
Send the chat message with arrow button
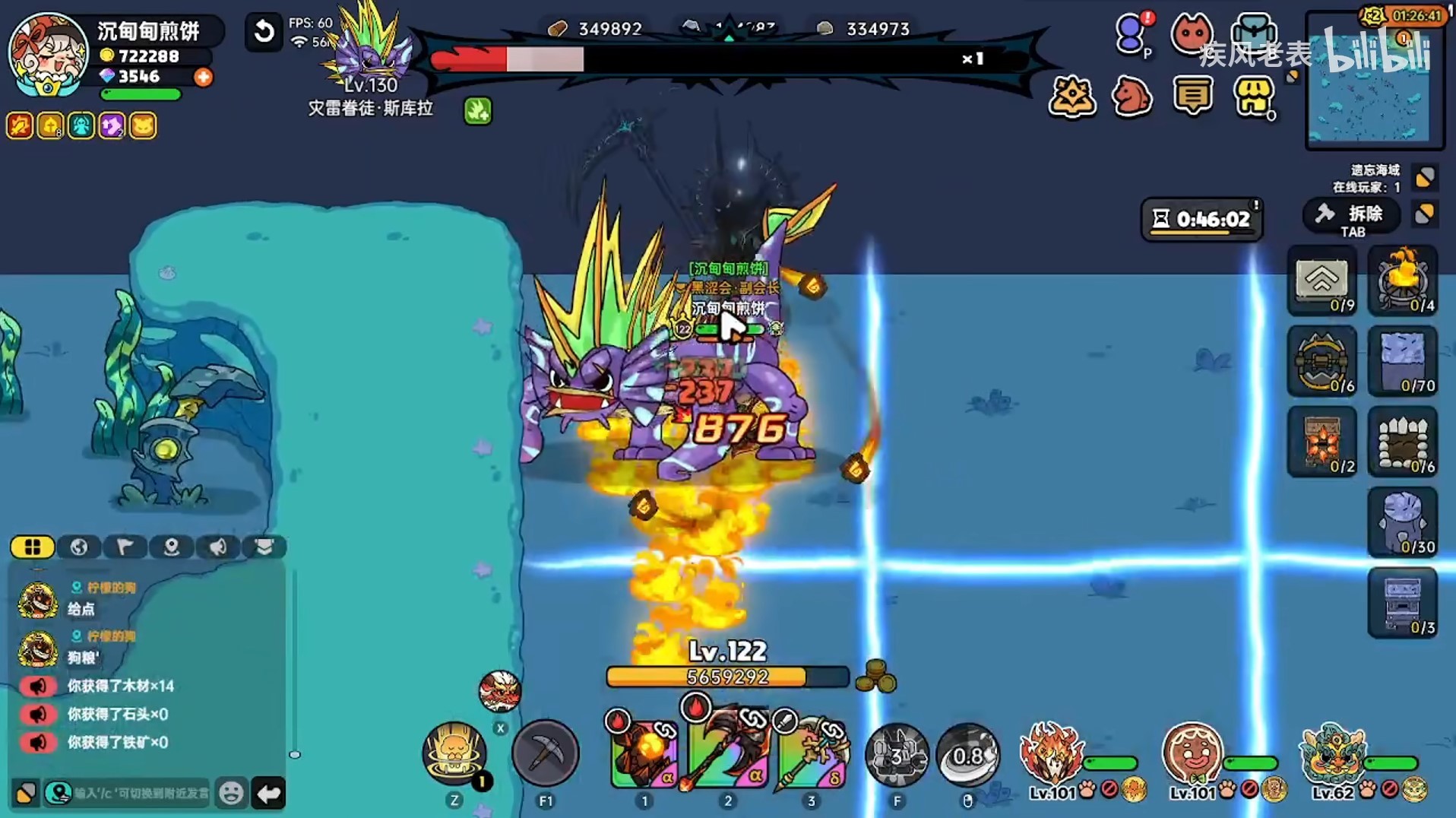coord(269,793)
